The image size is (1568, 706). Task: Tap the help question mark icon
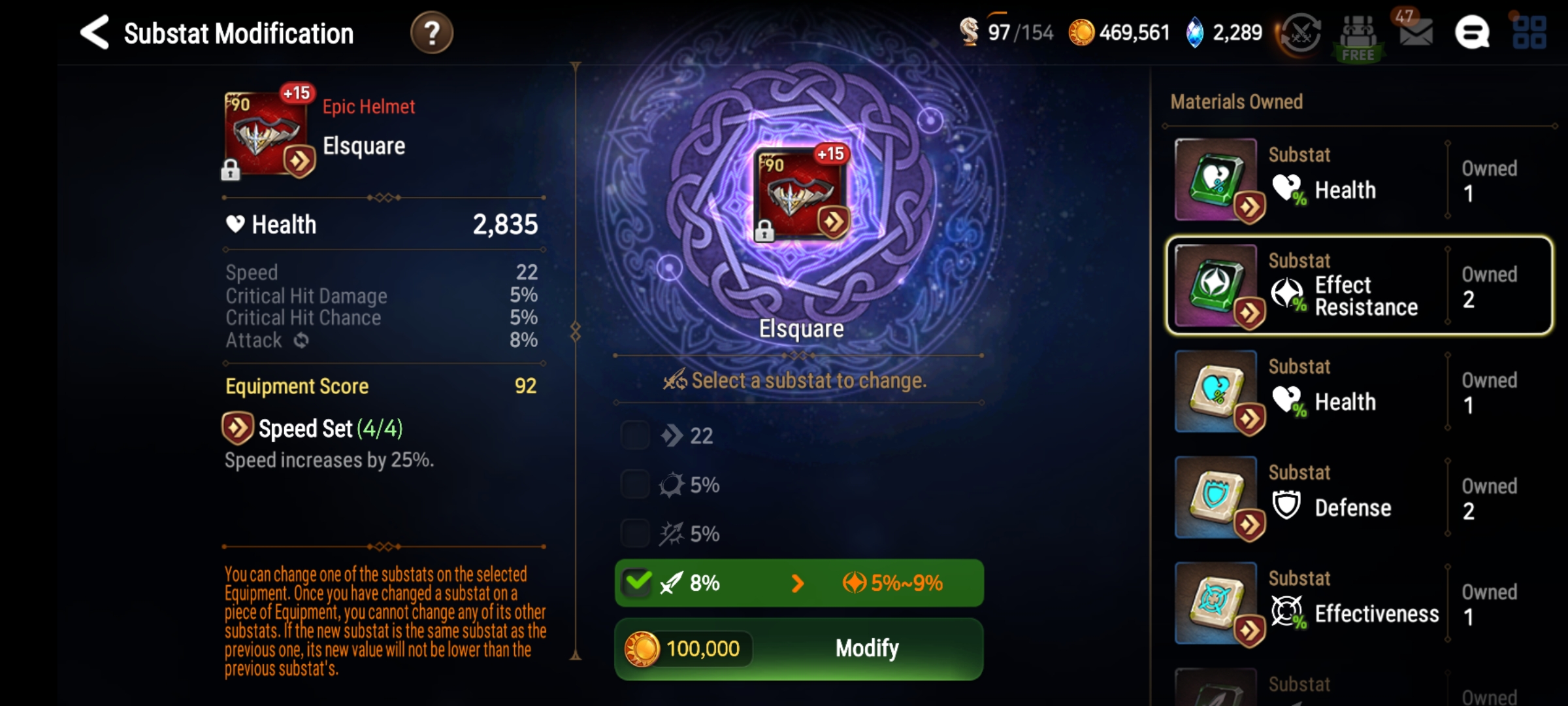pos(431,32)
